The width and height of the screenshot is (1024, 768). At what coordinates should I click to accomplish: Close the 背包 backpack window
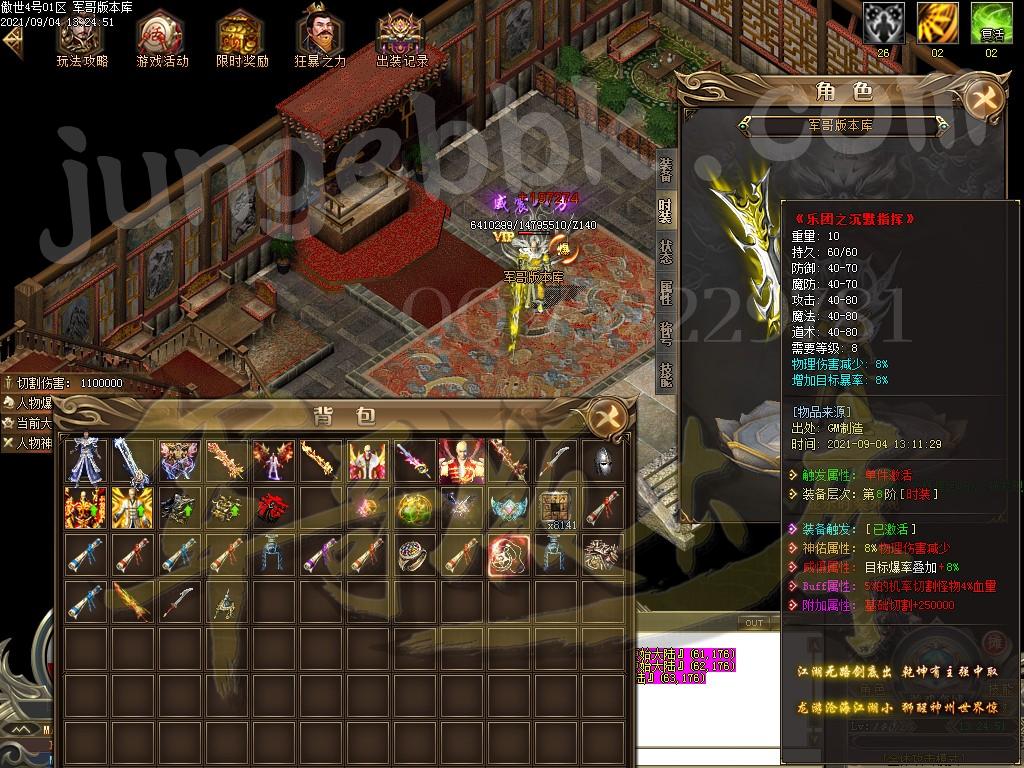607,417
